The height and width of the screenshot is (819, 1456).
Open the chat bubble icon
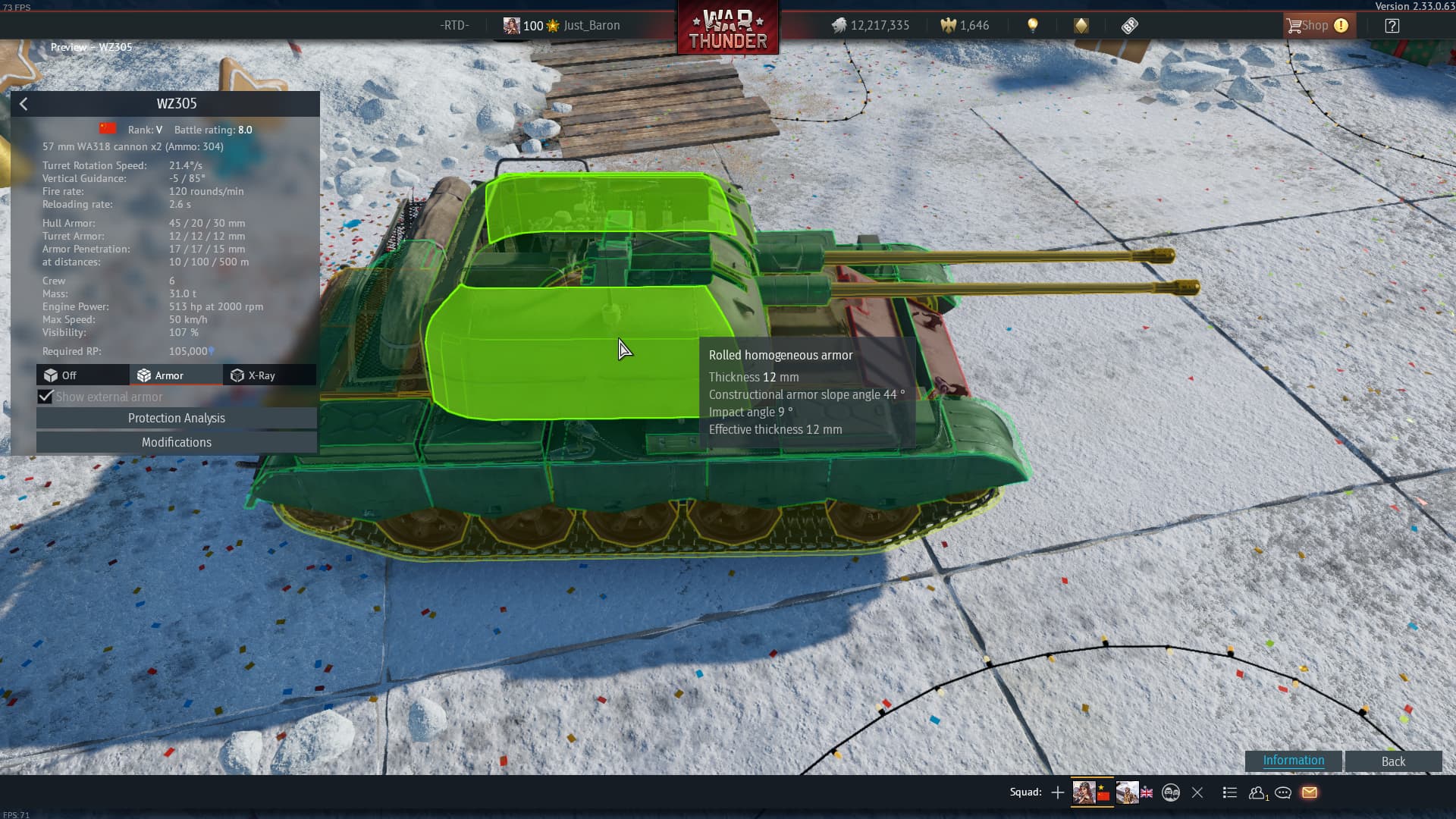pyautogui.click(x=1284, y=792)
